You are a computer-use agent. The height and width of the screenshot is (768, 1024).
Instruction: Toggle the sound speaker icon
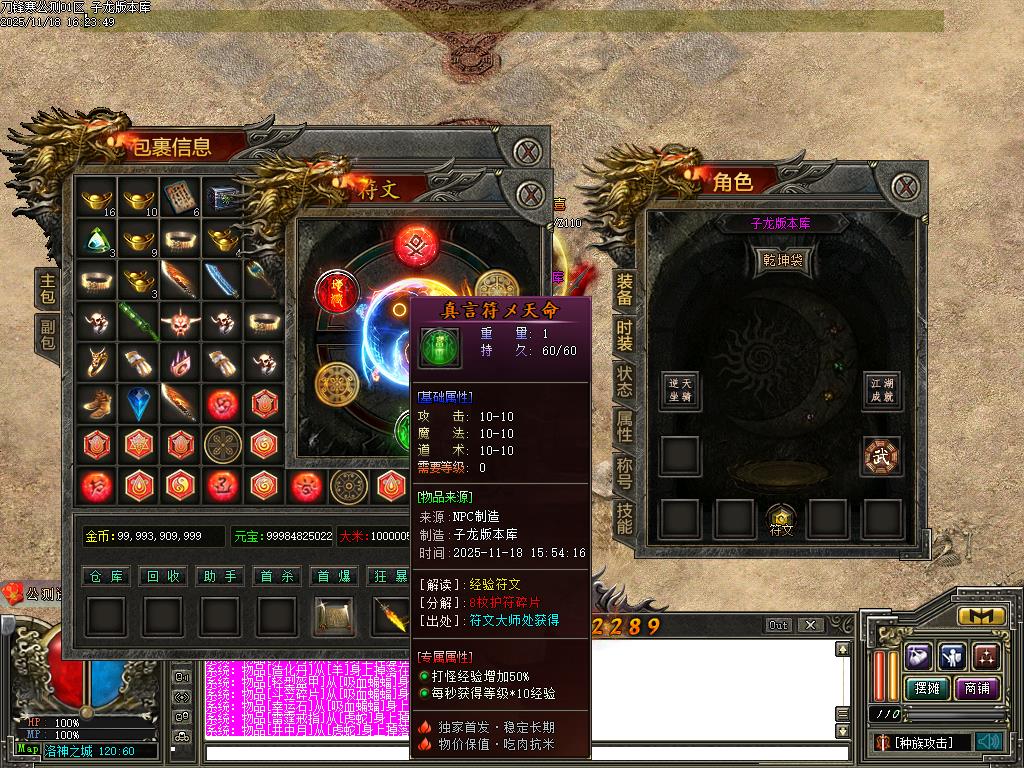(x=989, y=741)
